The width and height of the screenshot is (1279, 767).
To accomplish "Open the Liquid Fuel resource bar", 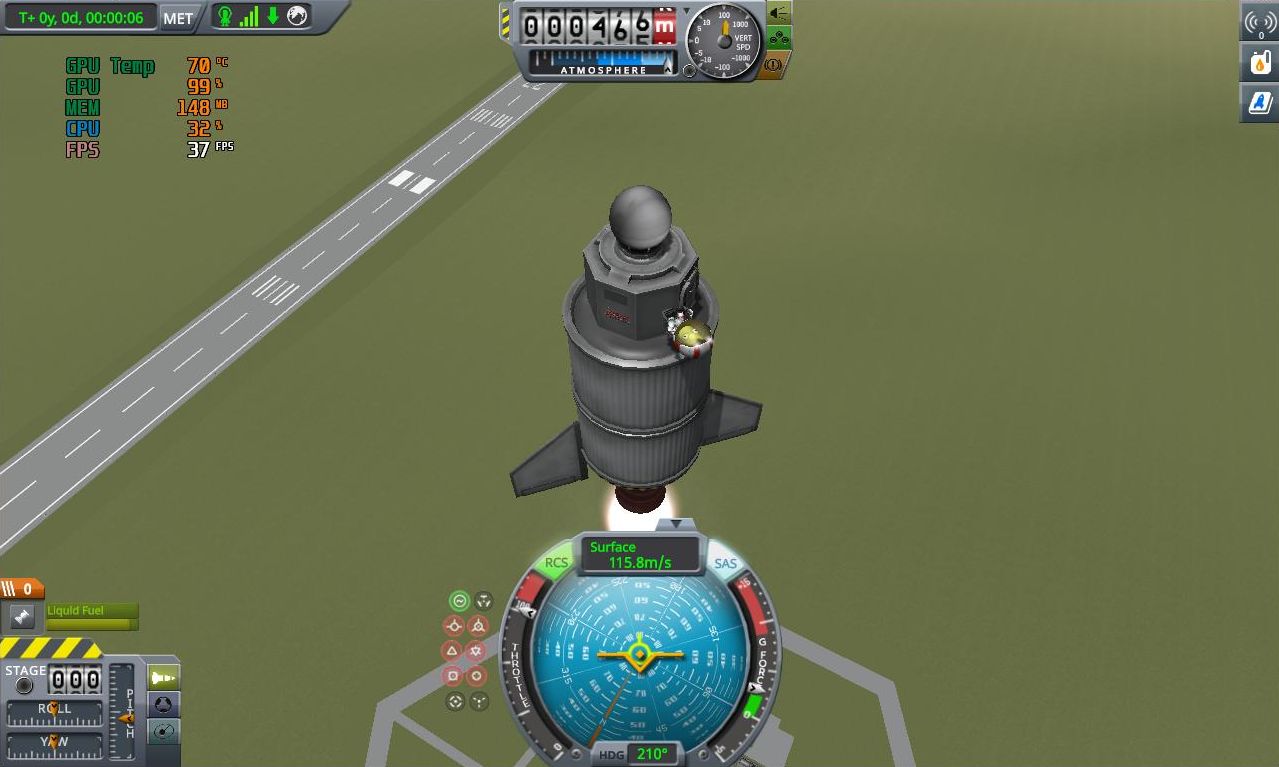I will (90, 617).
